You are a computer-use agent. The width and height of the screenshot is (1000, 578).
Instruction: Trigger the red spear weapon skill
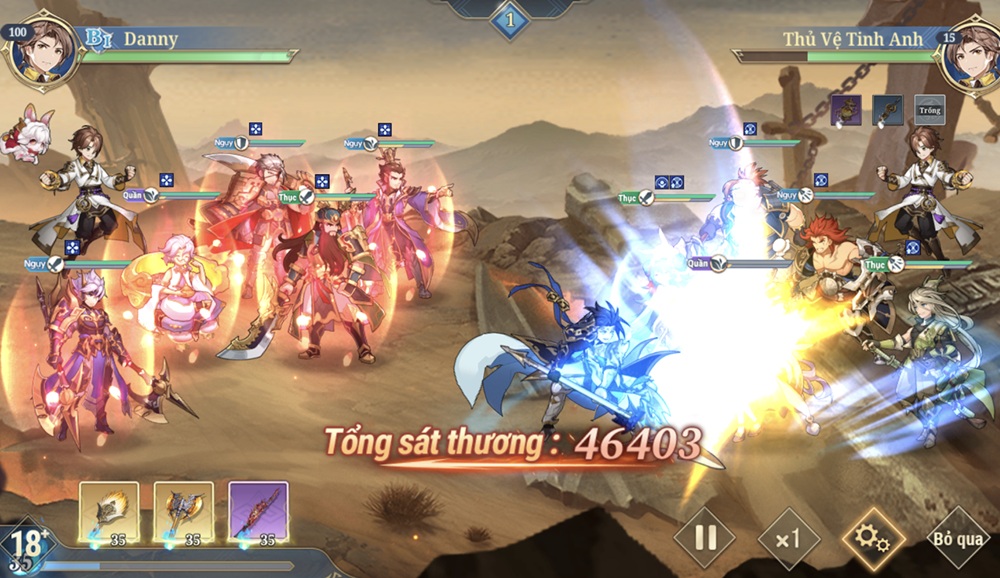click(258, 512)
